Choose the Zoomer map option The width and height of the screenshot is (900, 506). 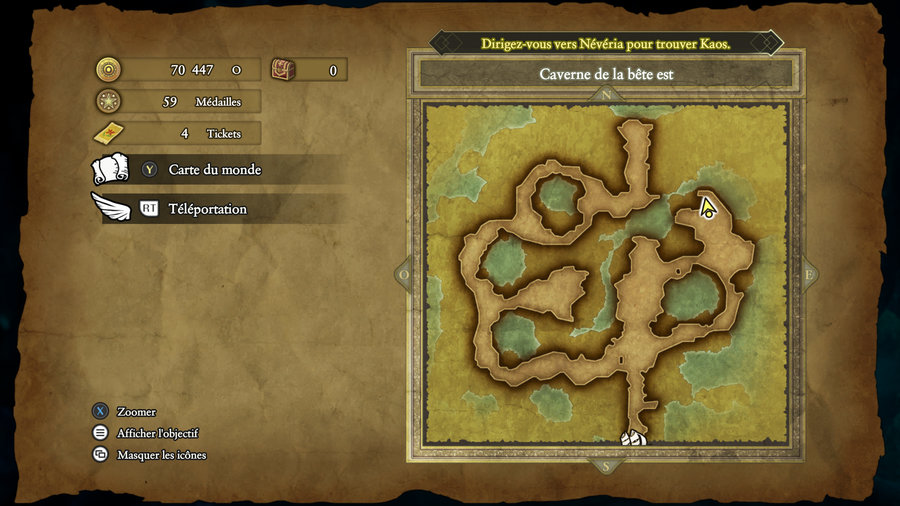click(x=136, y=412)
